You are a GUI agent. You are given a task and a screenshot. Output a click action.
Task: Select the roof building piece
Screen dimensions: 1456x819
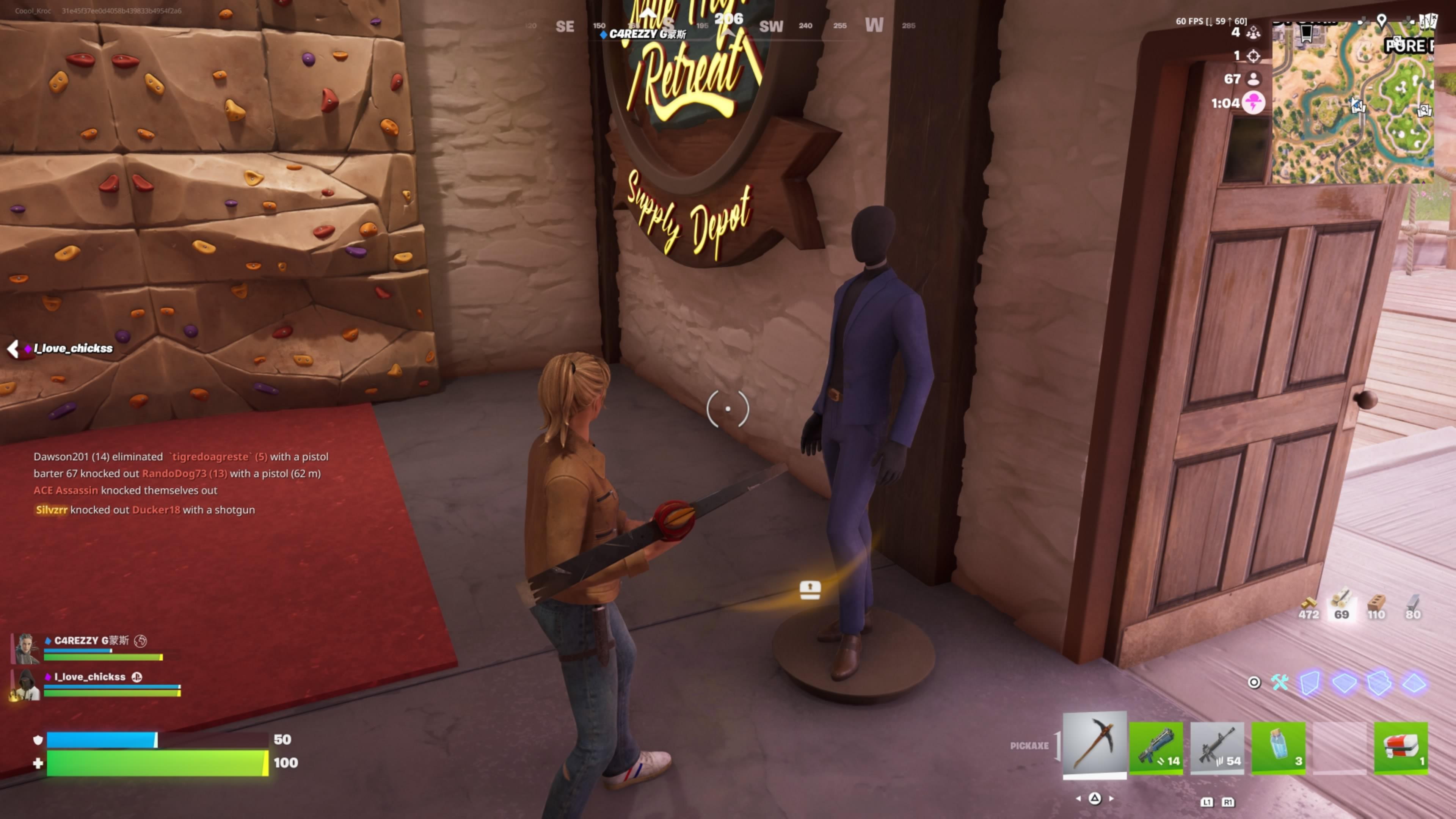pos(1414,683)
